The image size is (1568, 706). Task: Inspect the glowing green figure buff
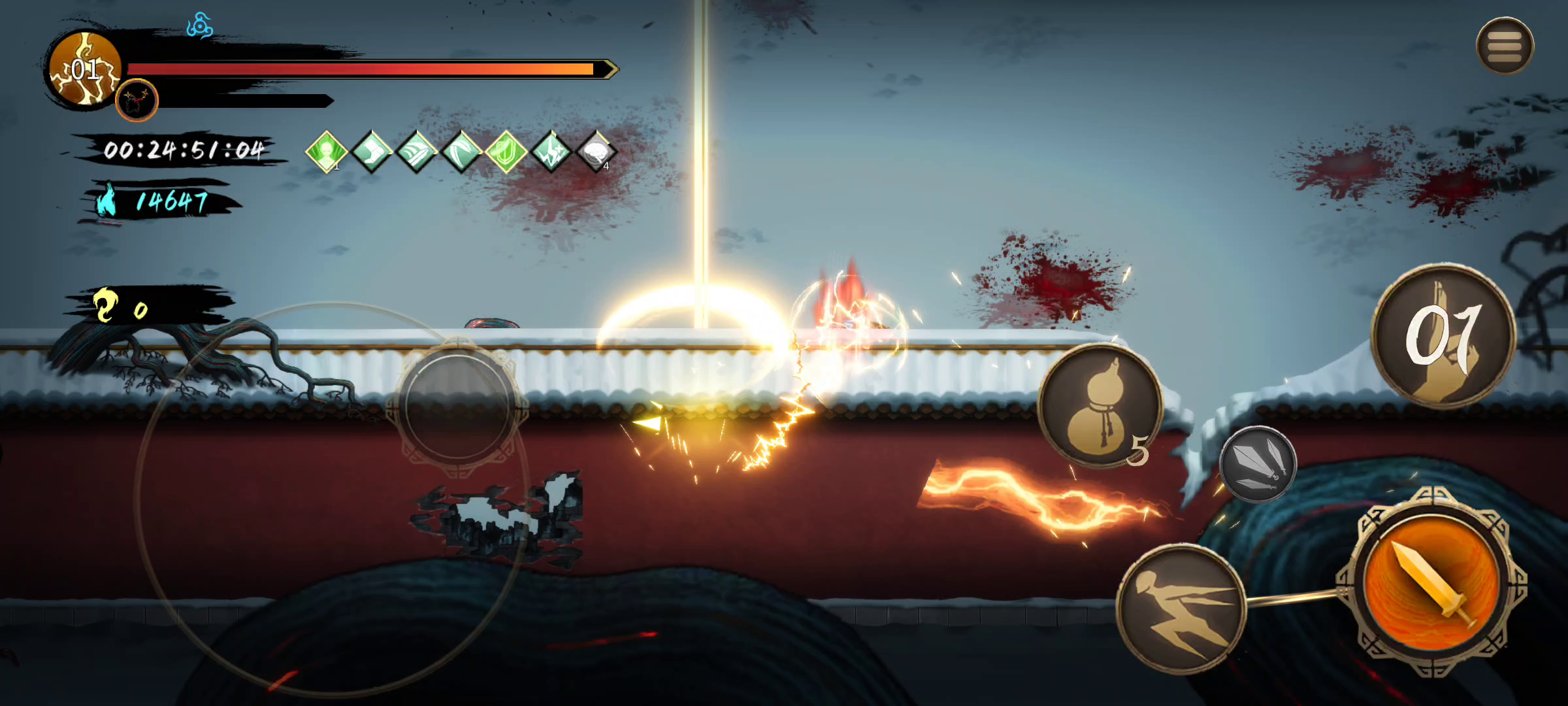[x=326, y=152]
